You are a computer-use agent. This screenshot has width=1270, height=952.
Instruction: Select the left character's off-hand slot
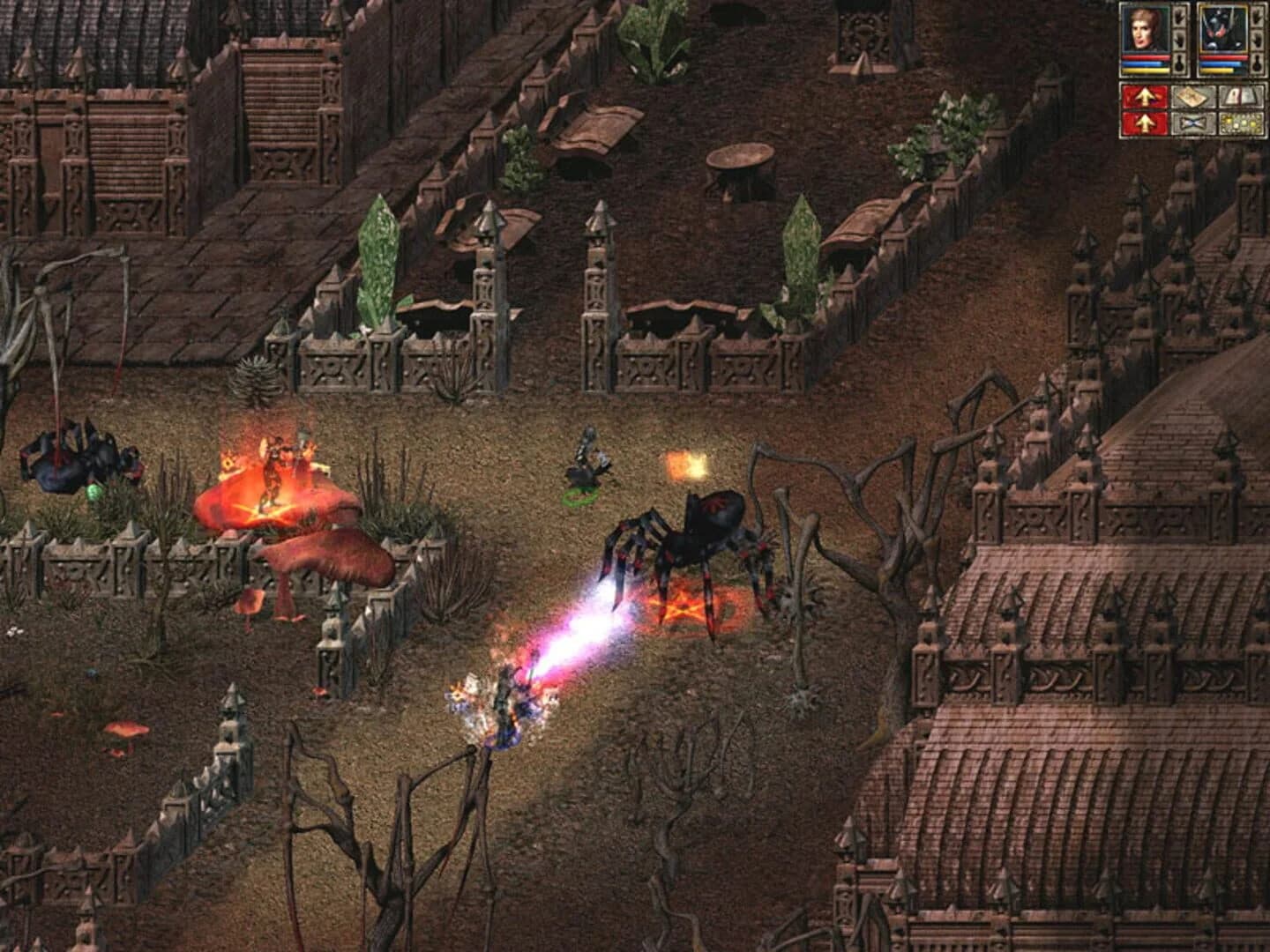coord(1179,40)
